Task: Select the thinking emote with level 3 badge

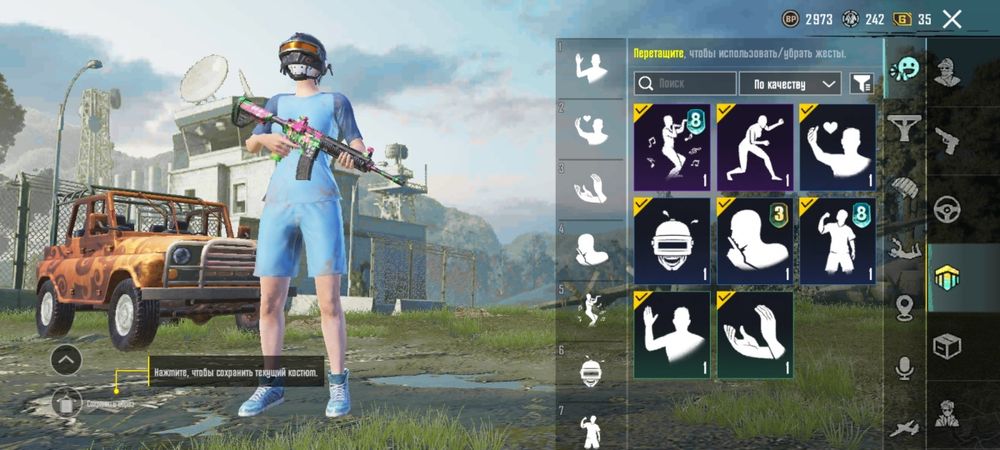Action: (x=755, y=240)
